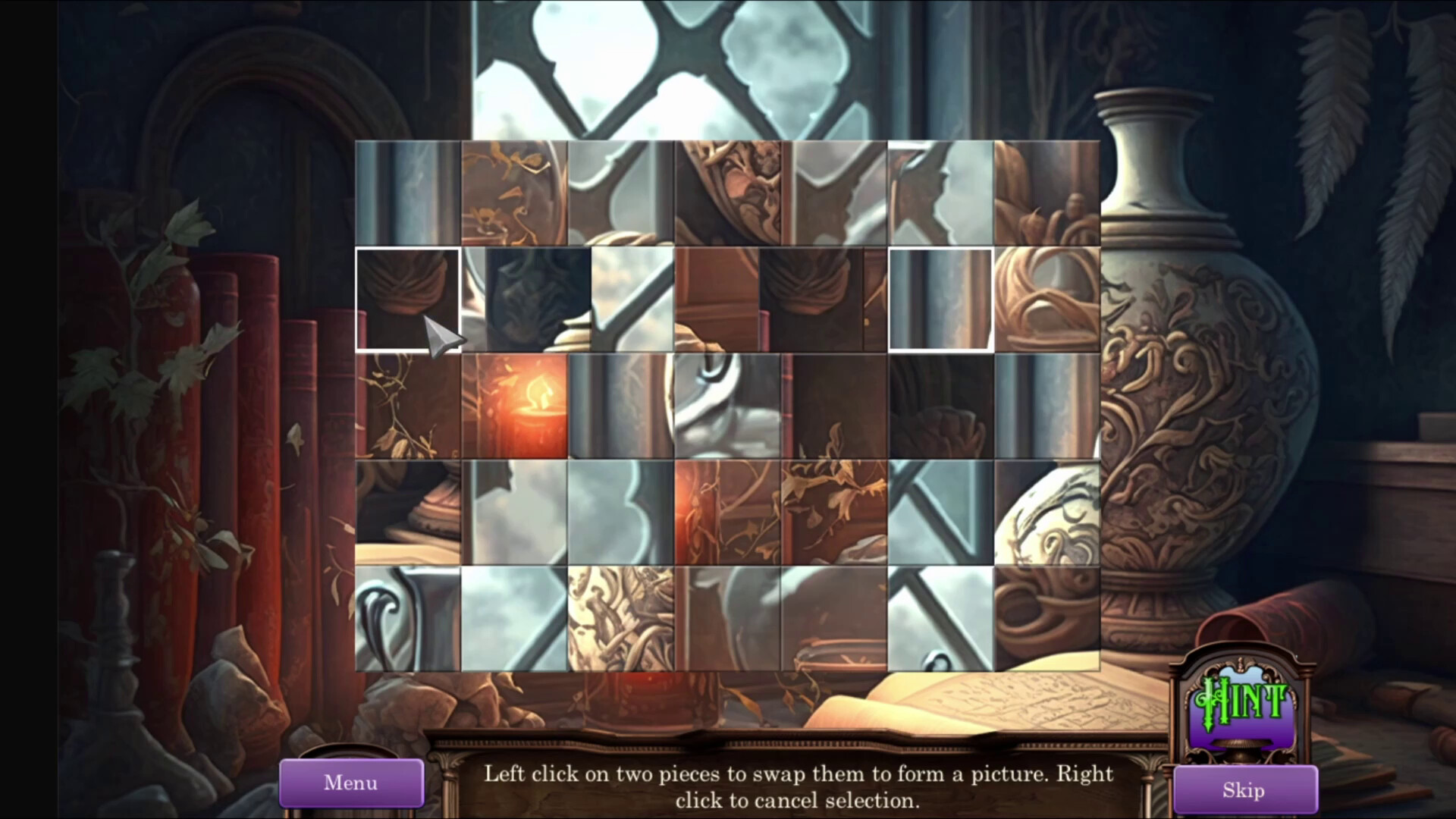The height and width of the screenshot is (819, 1456).
Task: Select the tile with golden autumn leaves
Action: click(834, 512)
